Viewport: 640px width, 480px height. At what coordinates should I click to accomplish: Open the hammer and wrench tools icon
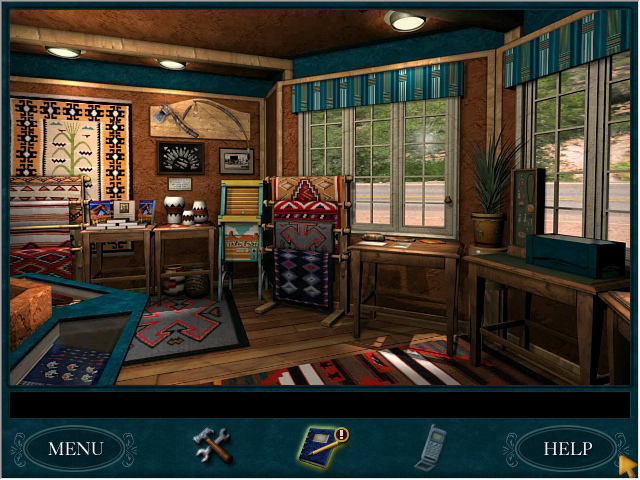click(x=212, y=446)
